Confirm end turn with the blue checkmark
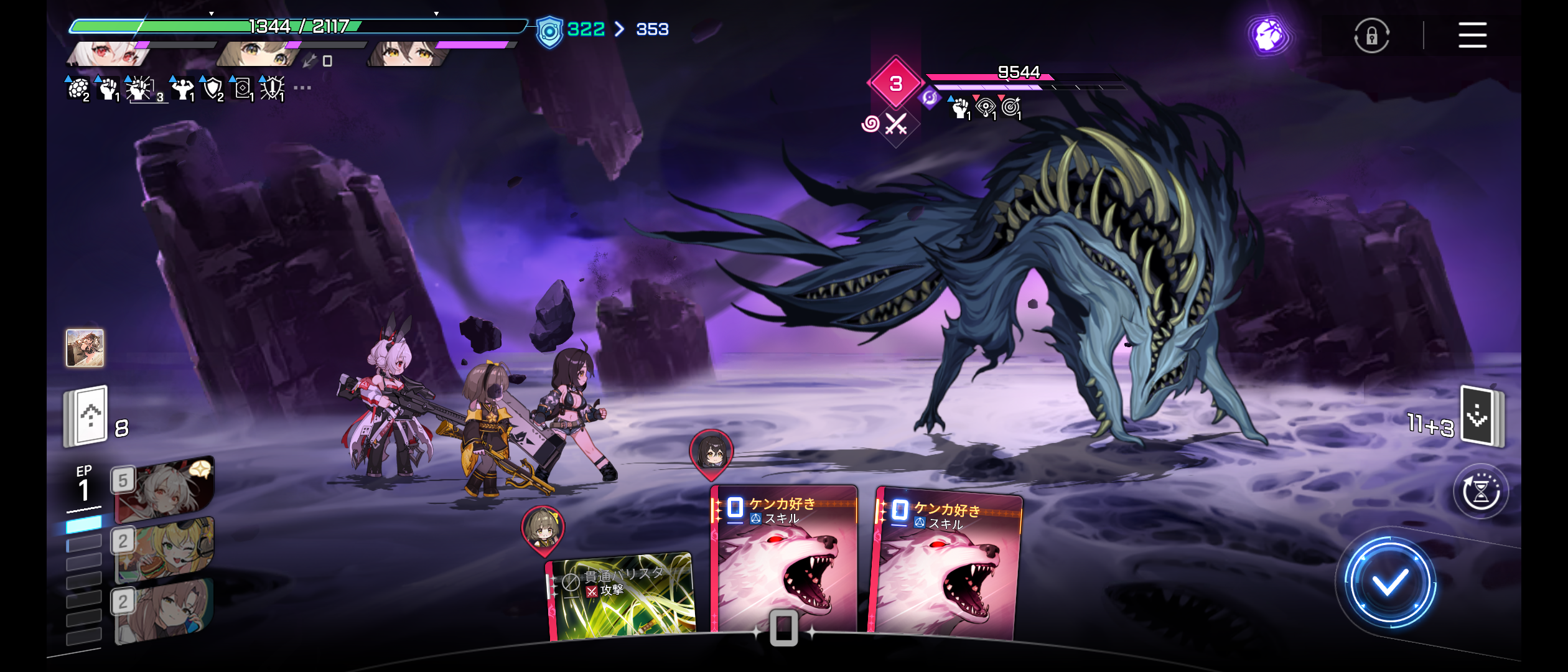This screenshot has width=1568, height=672. pyautogui.click(x=1389, y=583)
